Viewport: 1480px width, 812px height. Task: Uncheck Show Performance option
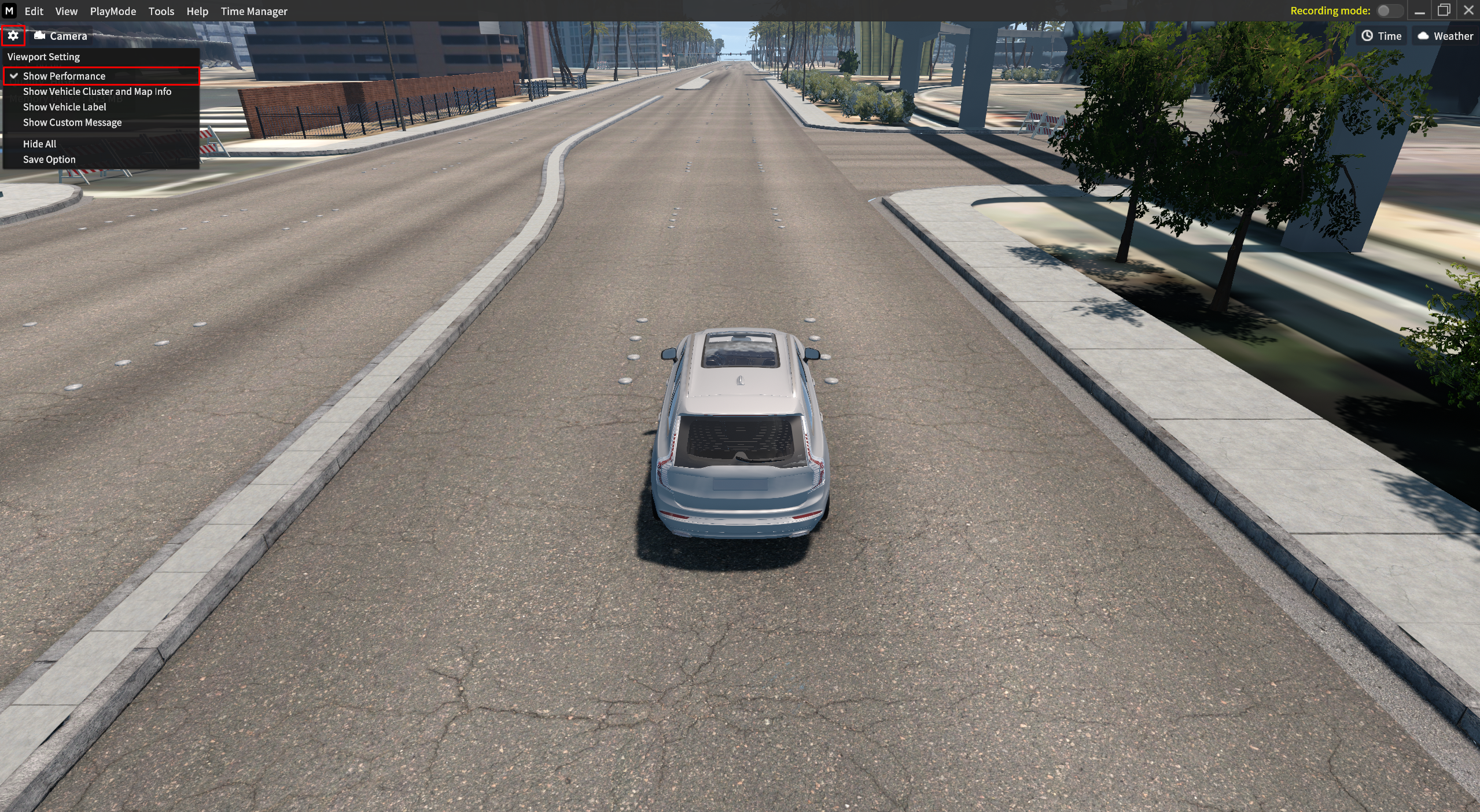pyautogui.click(x=64, y=76)
